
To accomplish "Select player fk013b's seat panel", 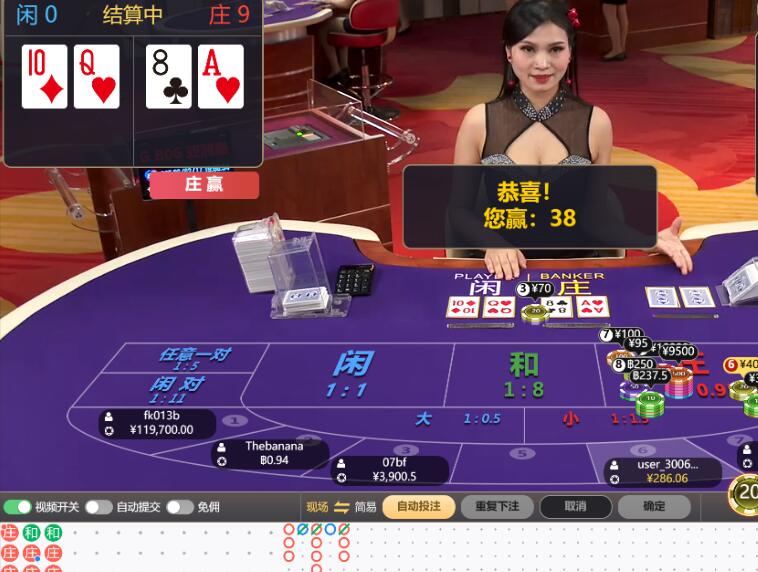I will [160, 423].
